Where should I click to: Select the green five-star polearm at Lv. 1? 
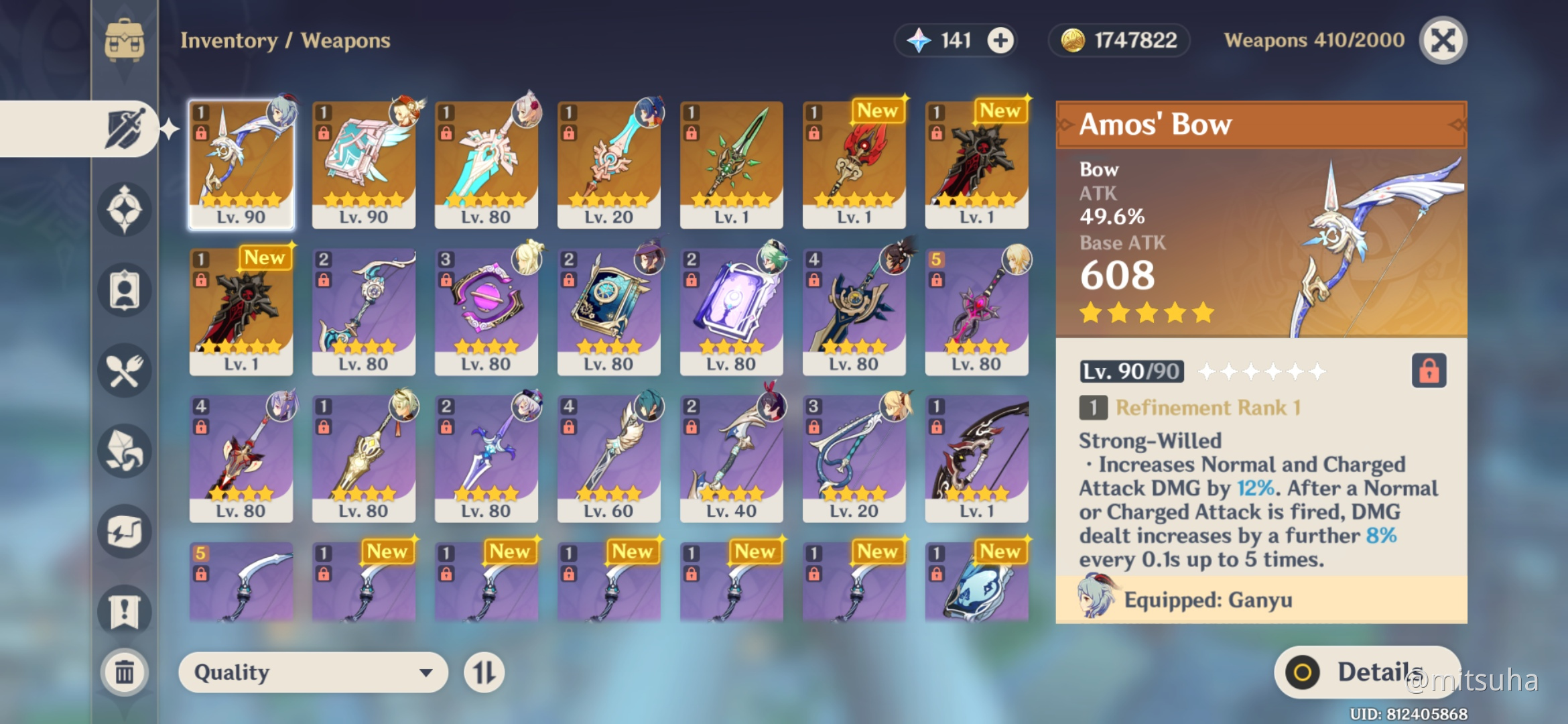[731, 164]
